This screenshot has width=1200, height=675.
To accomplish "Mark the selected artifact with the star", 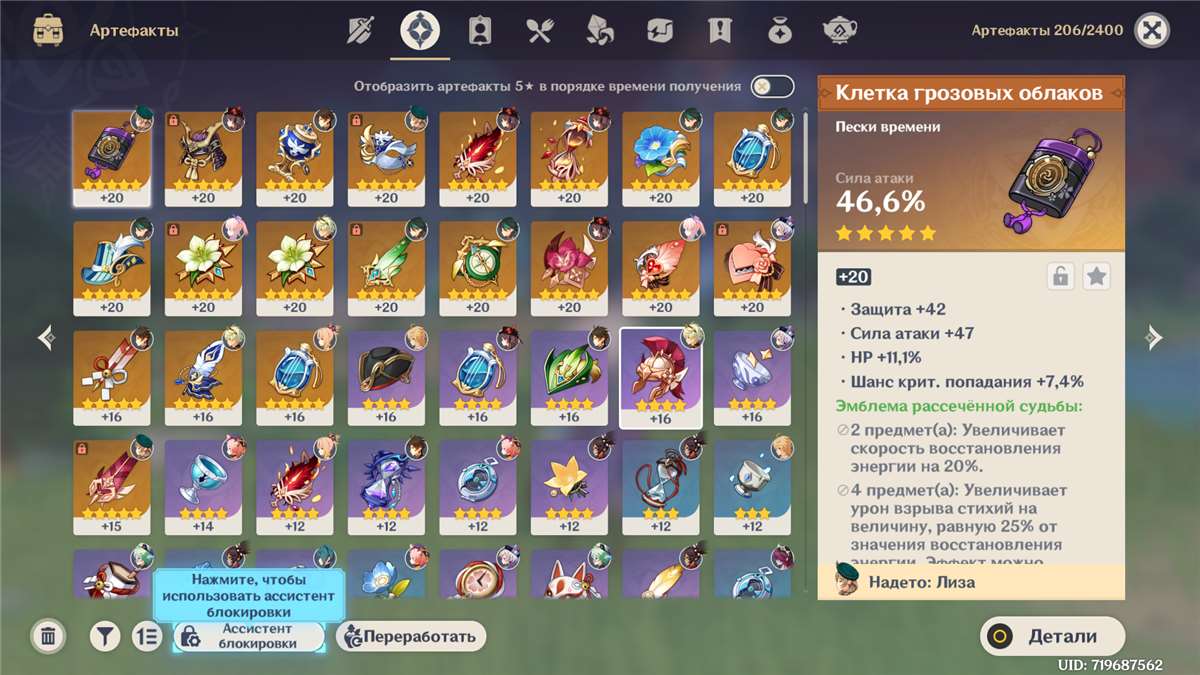I will (1097, 277).
